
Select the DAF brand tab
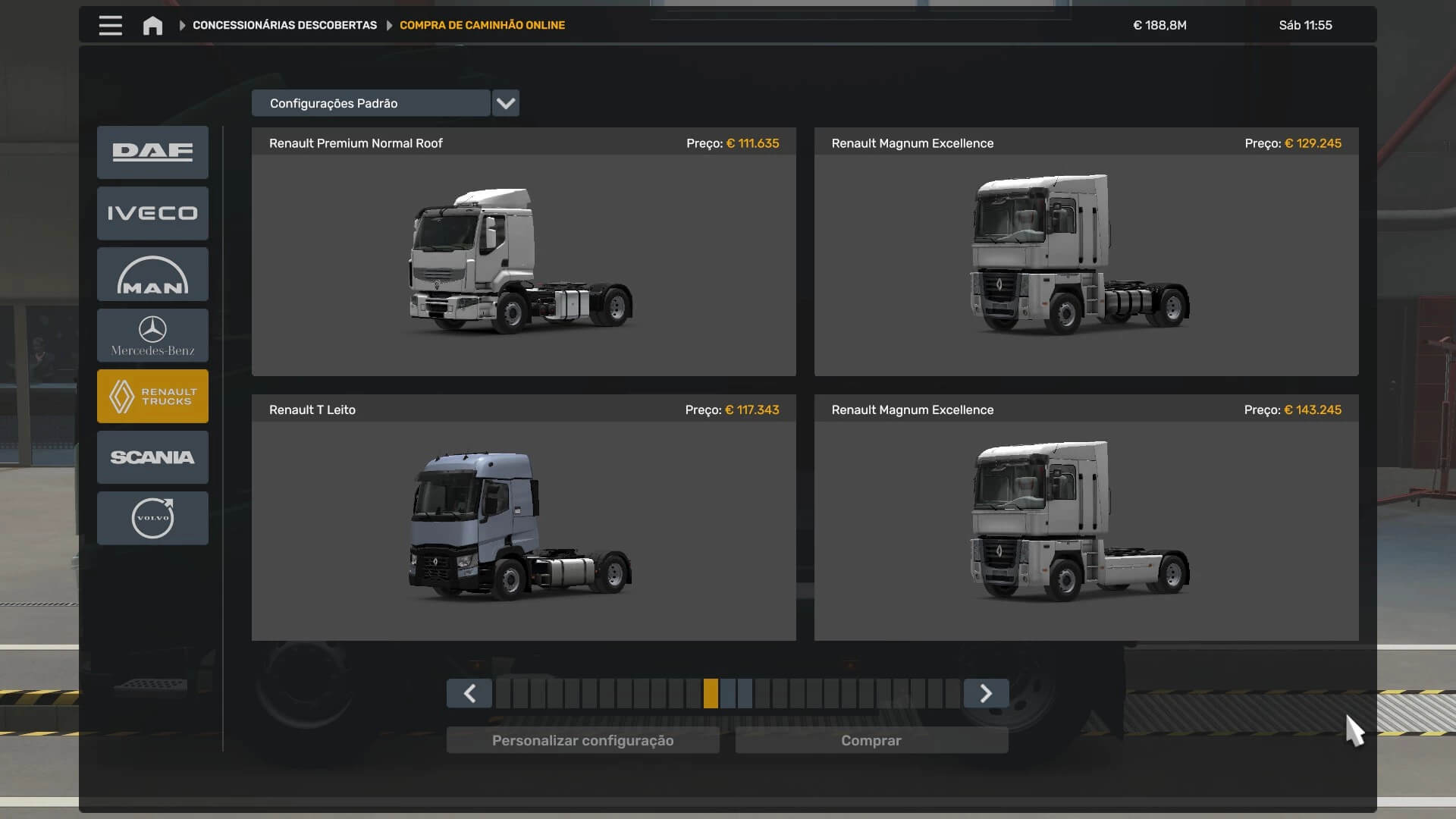[152, 152]
